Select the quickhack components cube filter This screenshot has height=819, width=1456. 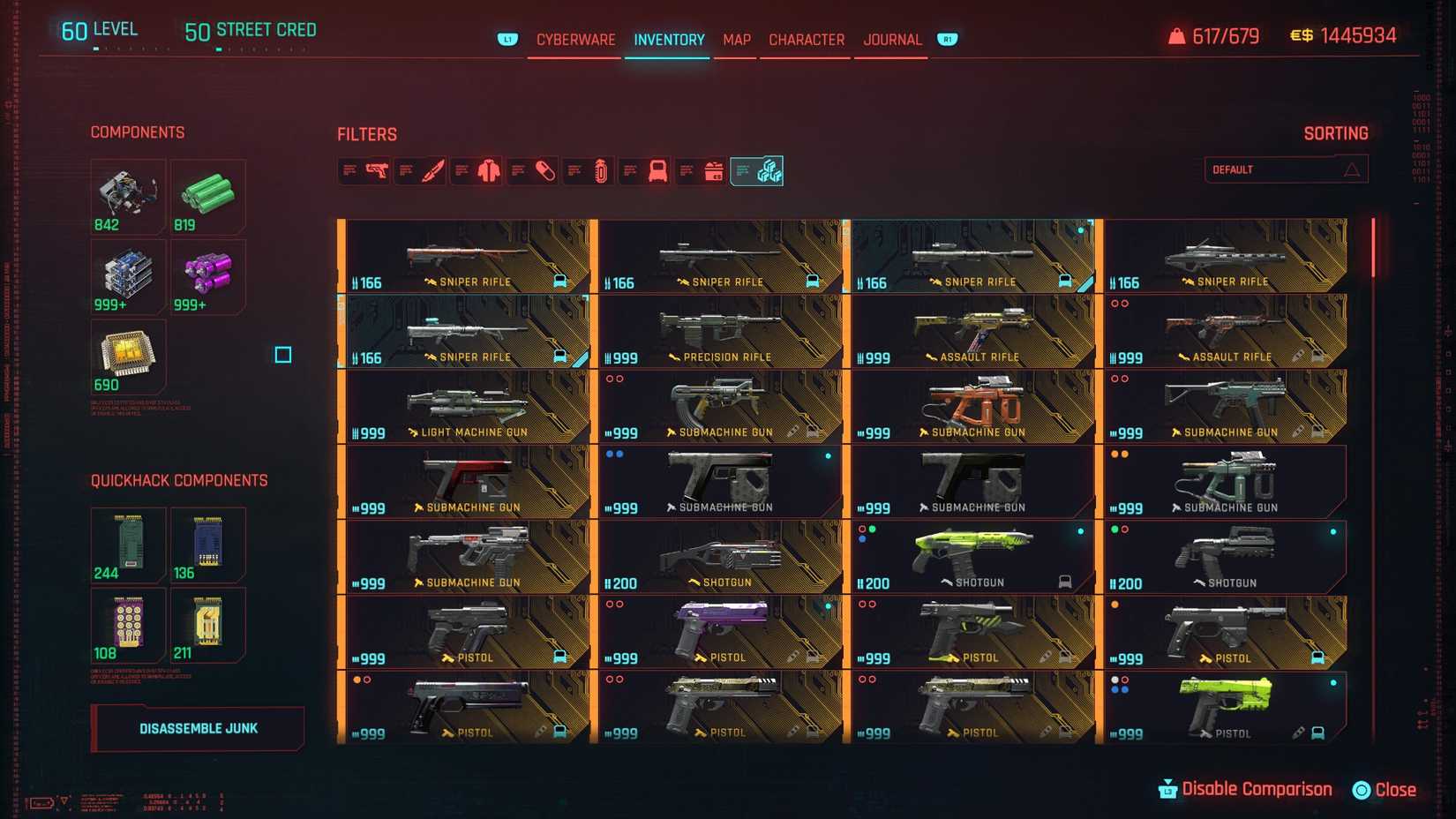769,170
